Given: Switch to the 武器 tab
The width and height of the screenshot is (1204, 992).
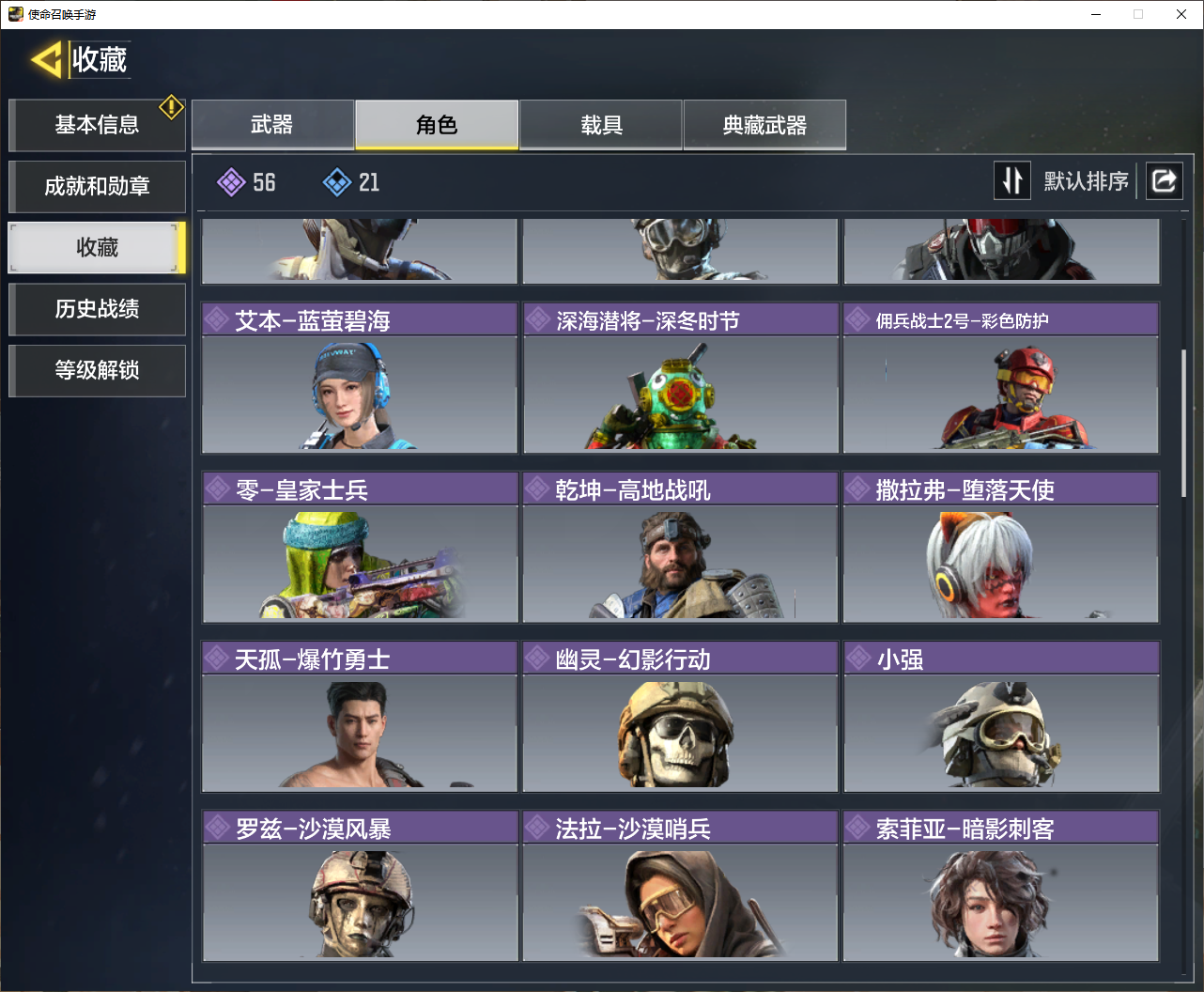Looking at the screenshot, I should click(x=272, y=125).
